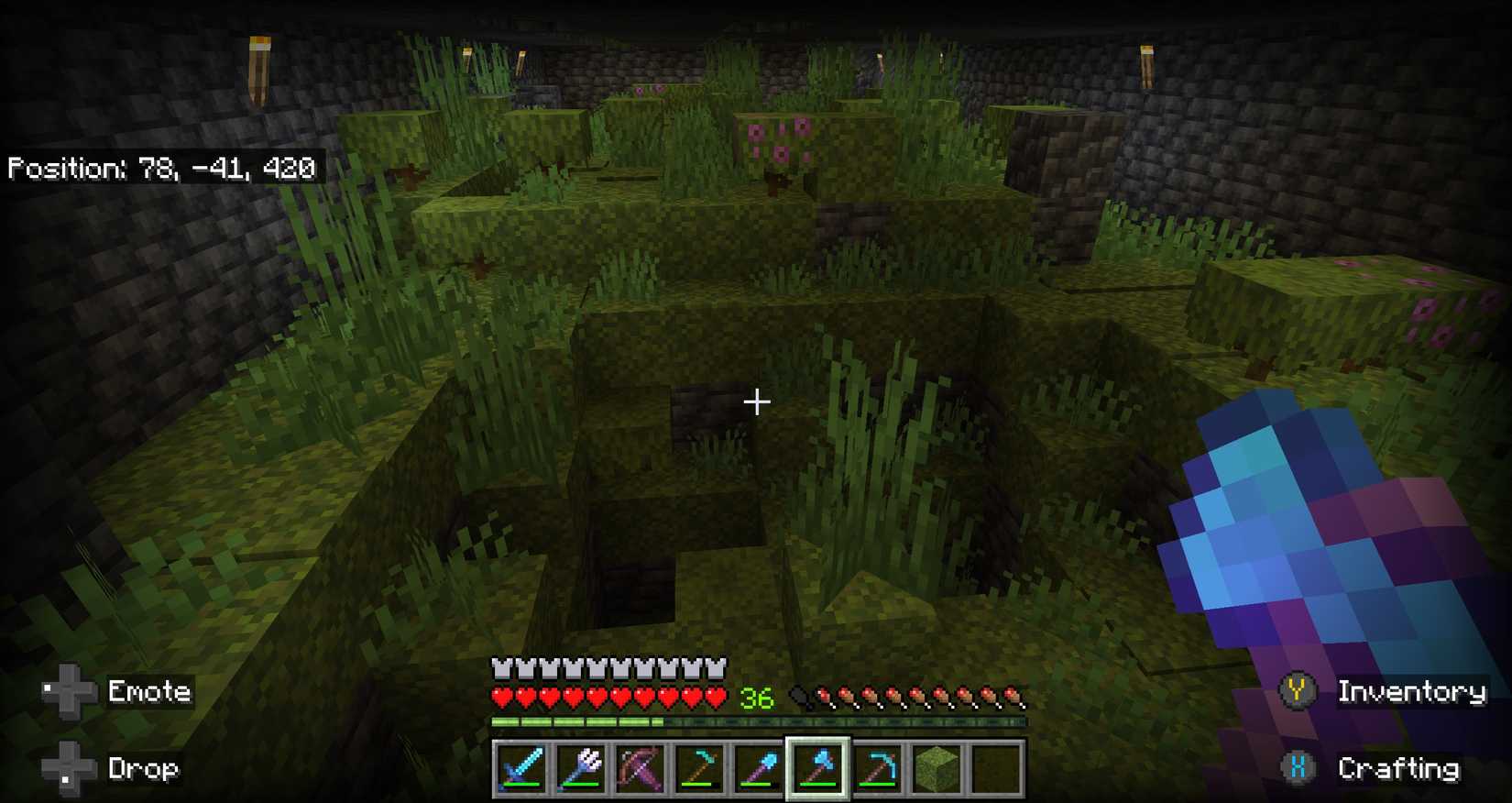1512x803 pixels.
Task: Click the Emote label
Action: [149, 691]
